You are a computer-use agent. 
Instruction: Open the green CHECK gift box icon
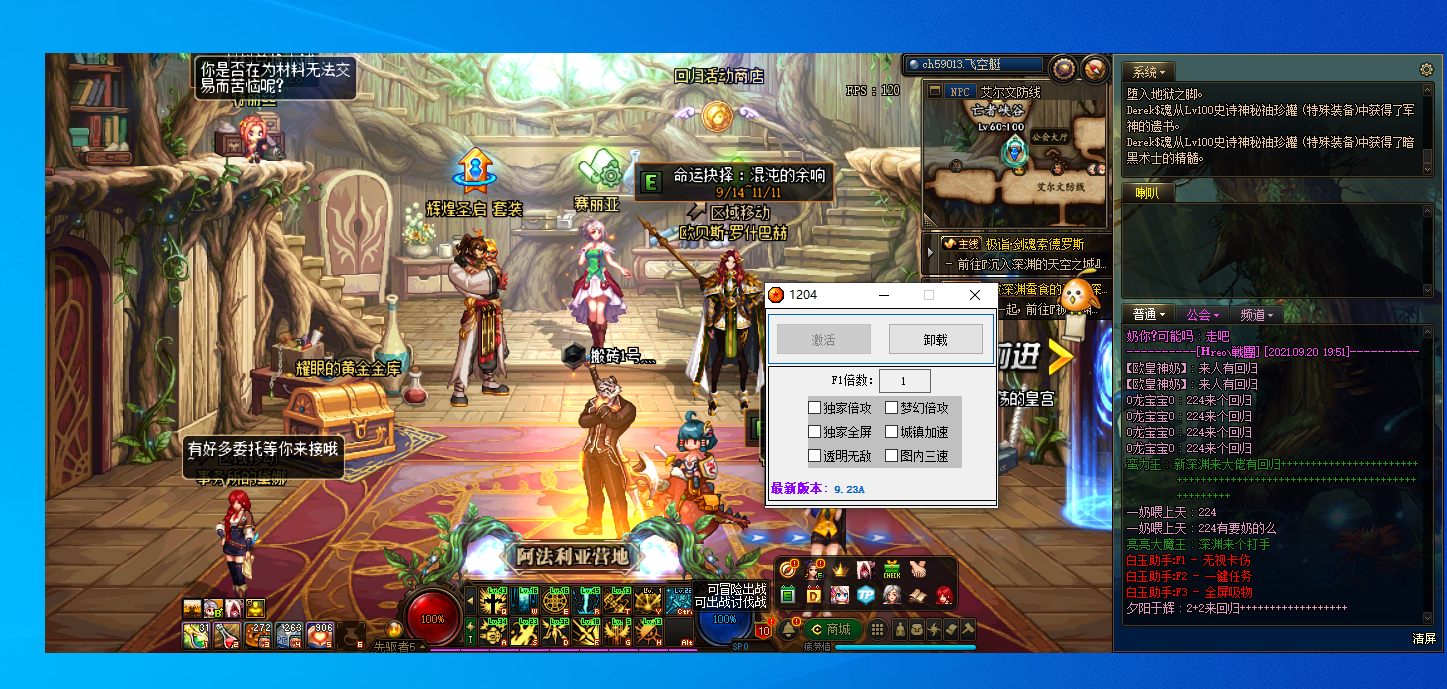tap(892, 570)
